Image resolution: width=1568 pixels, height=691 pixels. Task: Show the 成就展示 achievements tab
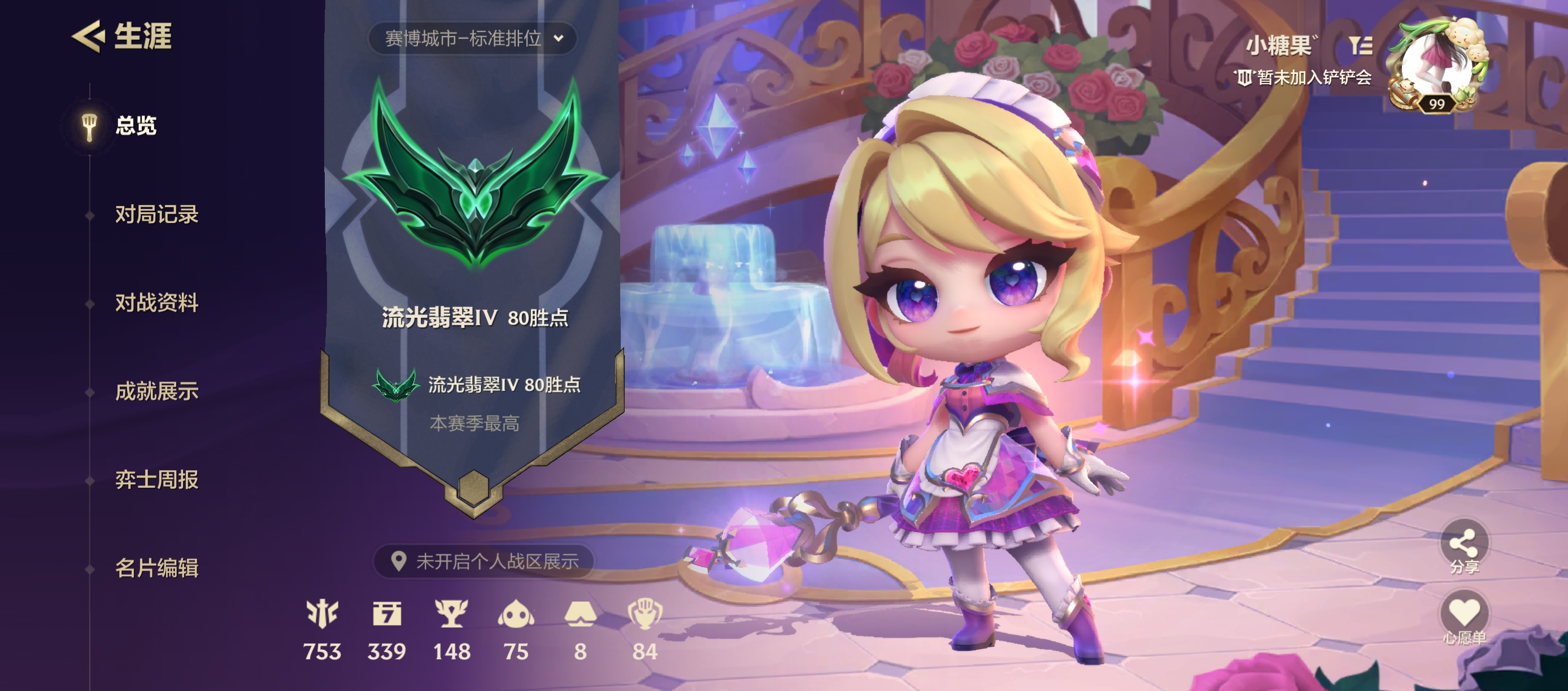point(156,391)
